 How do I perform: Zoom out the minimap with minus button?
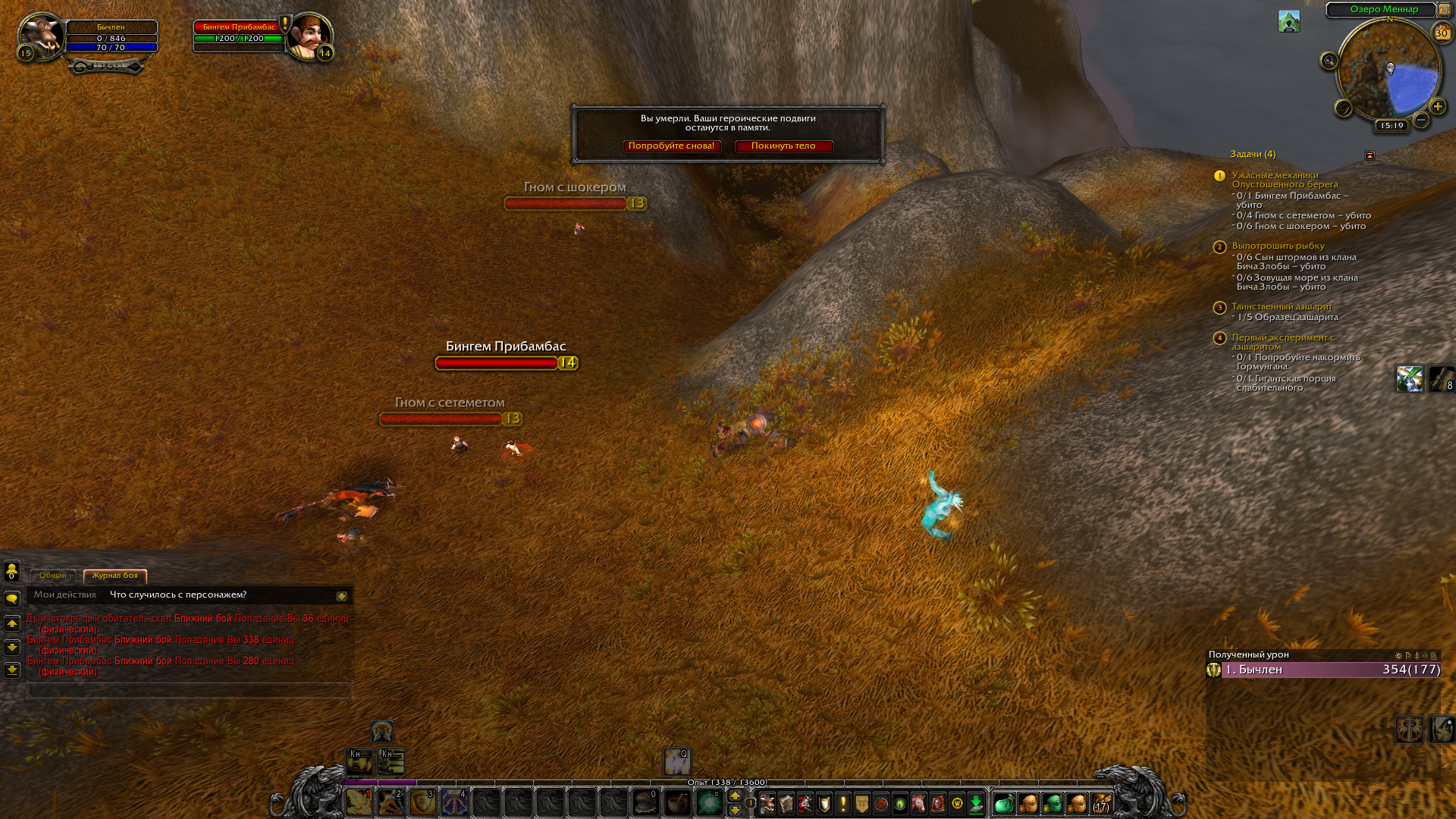[x=1421, y=120]
